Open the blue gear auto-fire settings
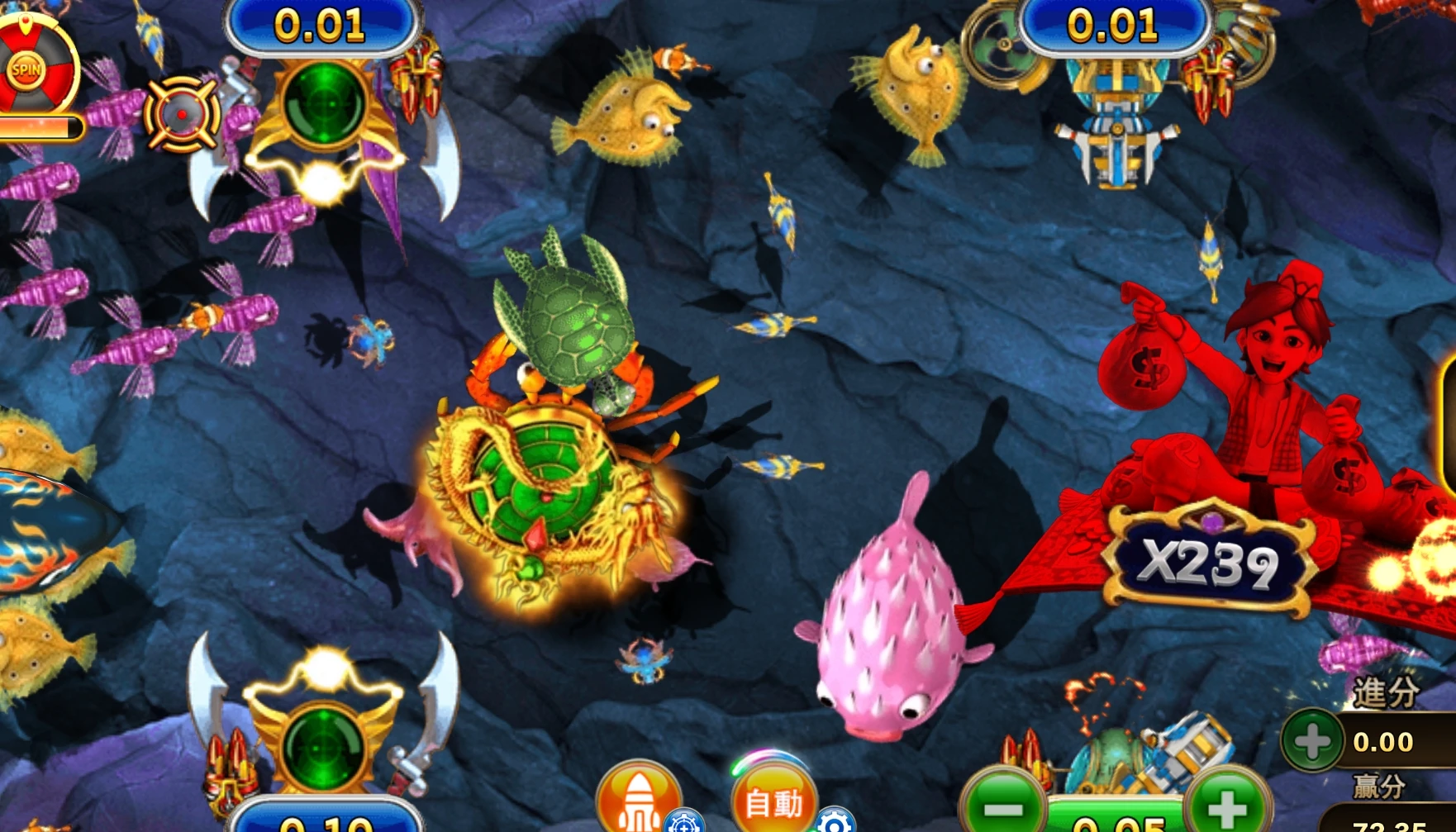This screenshot has width=1456, height=832. tap(835, 821)
